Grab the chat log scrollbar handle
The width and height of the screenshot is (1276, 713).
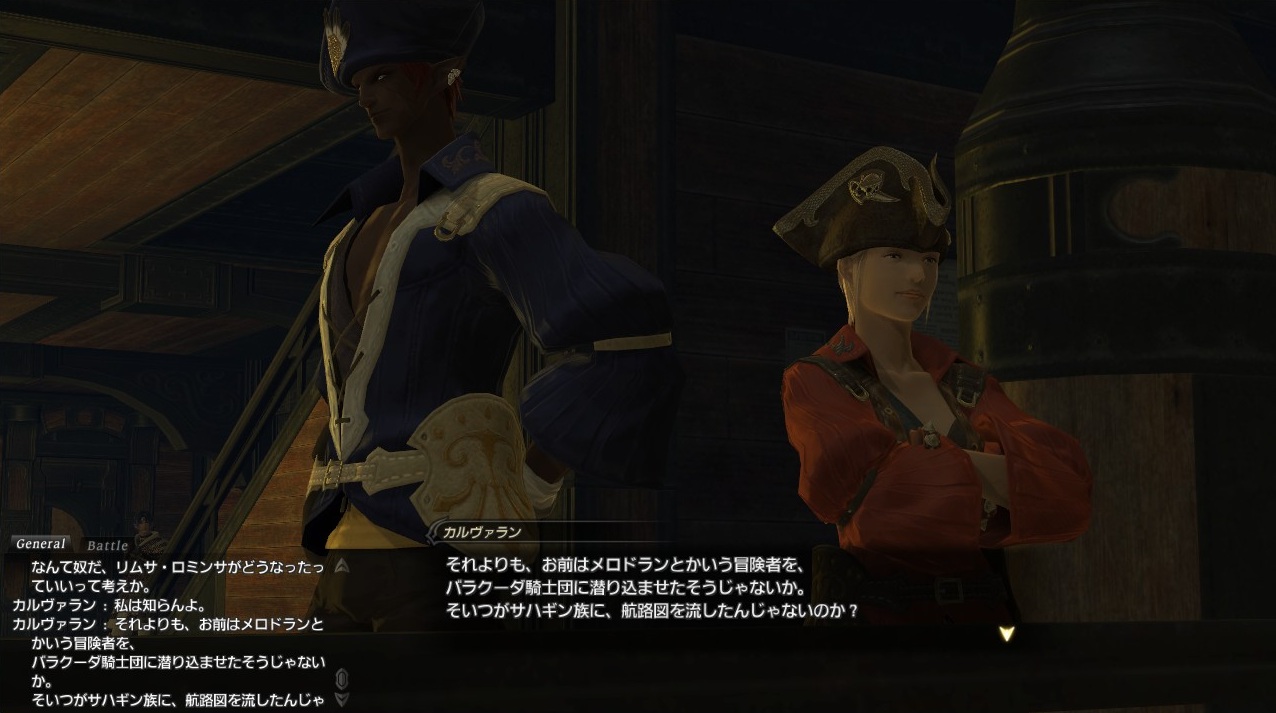342,679
